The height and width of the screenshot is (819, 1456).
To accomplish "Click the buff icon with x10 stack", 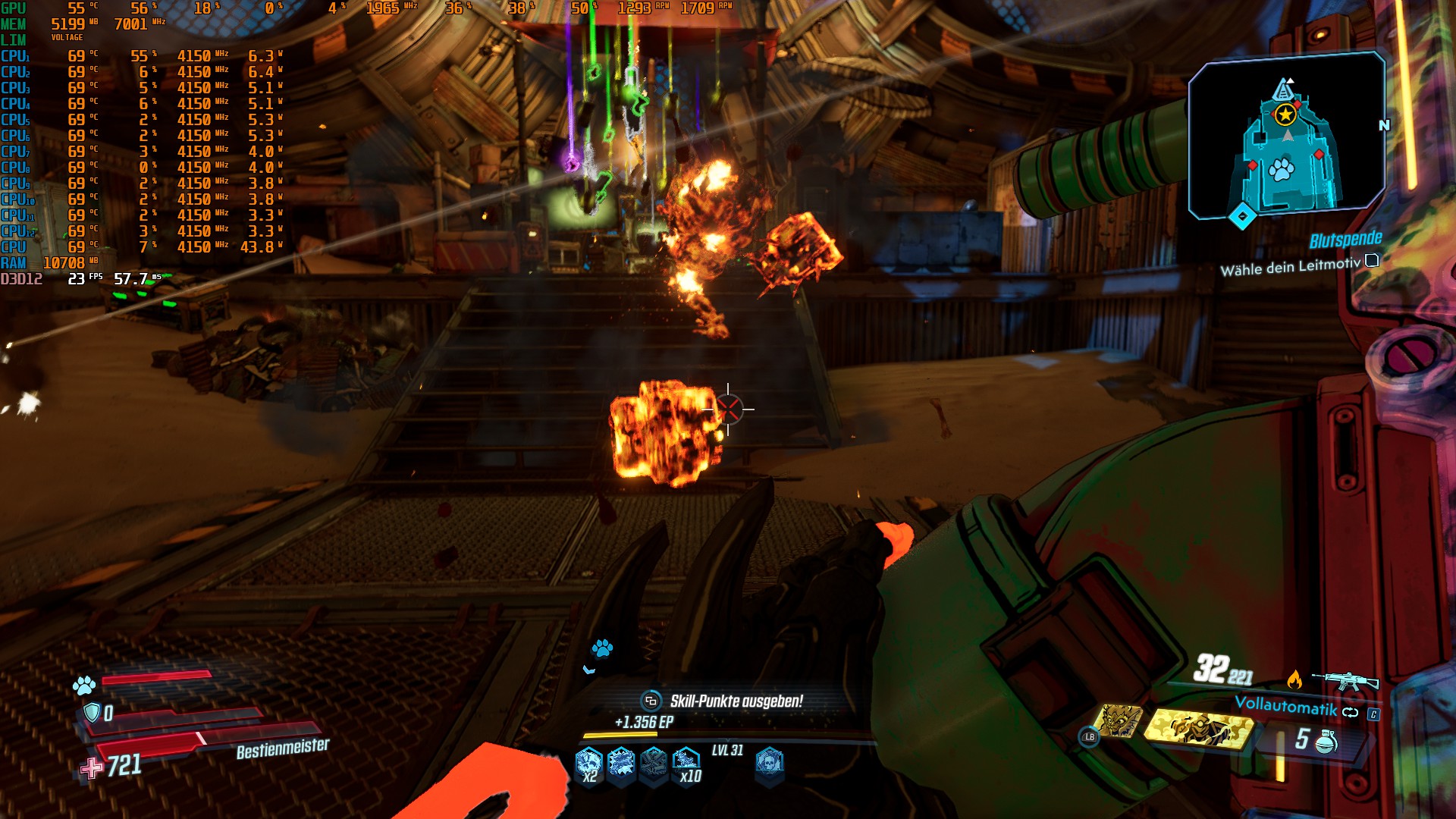I will [x=686, y=763].
